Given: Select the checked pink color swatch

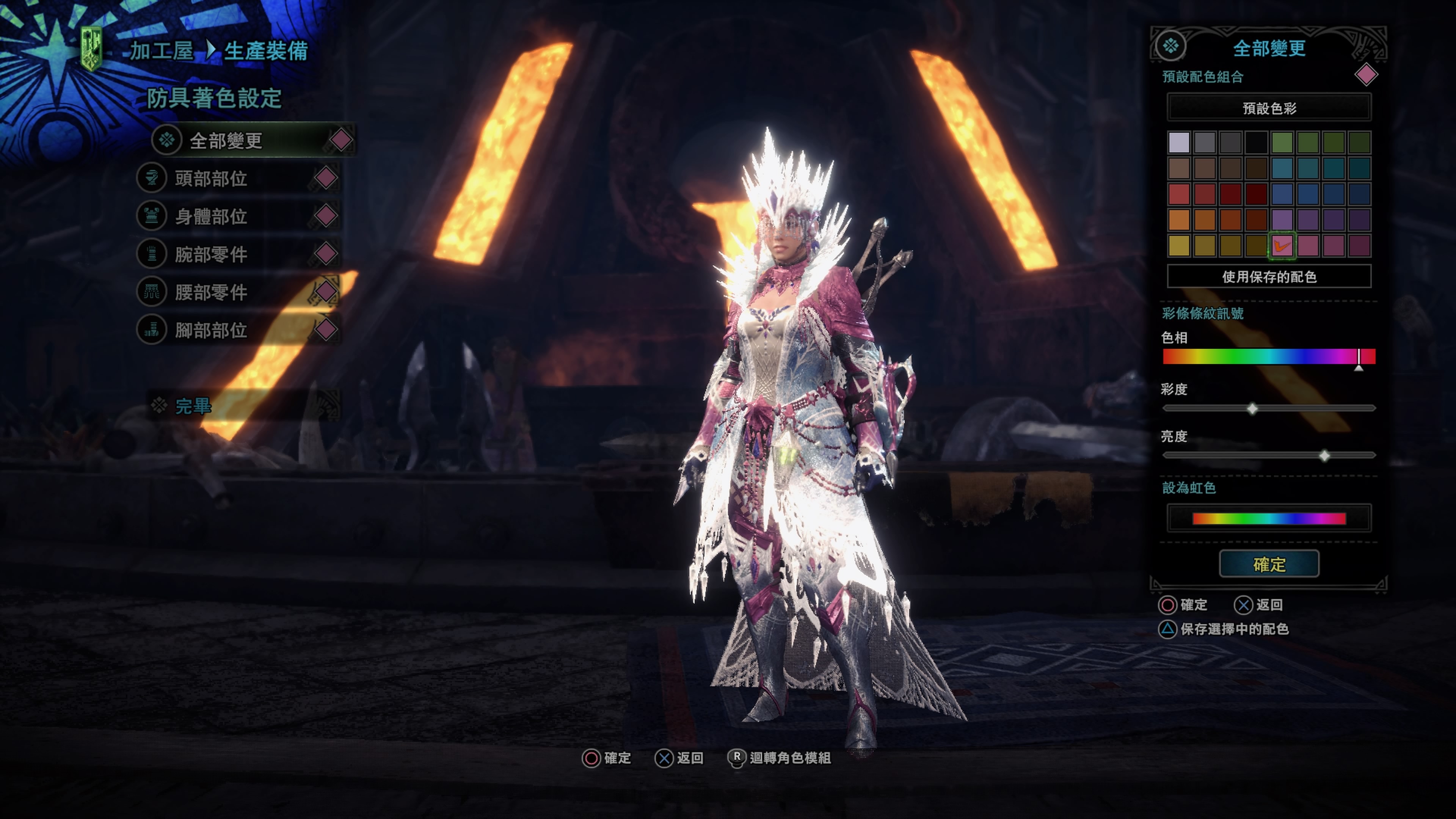Looking at the screenshot, I should [1282, 246].
